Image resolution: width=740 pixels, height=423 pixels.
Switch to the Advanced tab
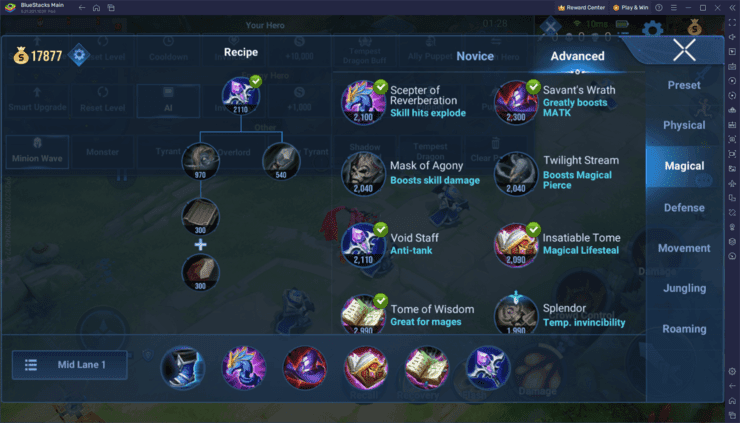[577, 56]
